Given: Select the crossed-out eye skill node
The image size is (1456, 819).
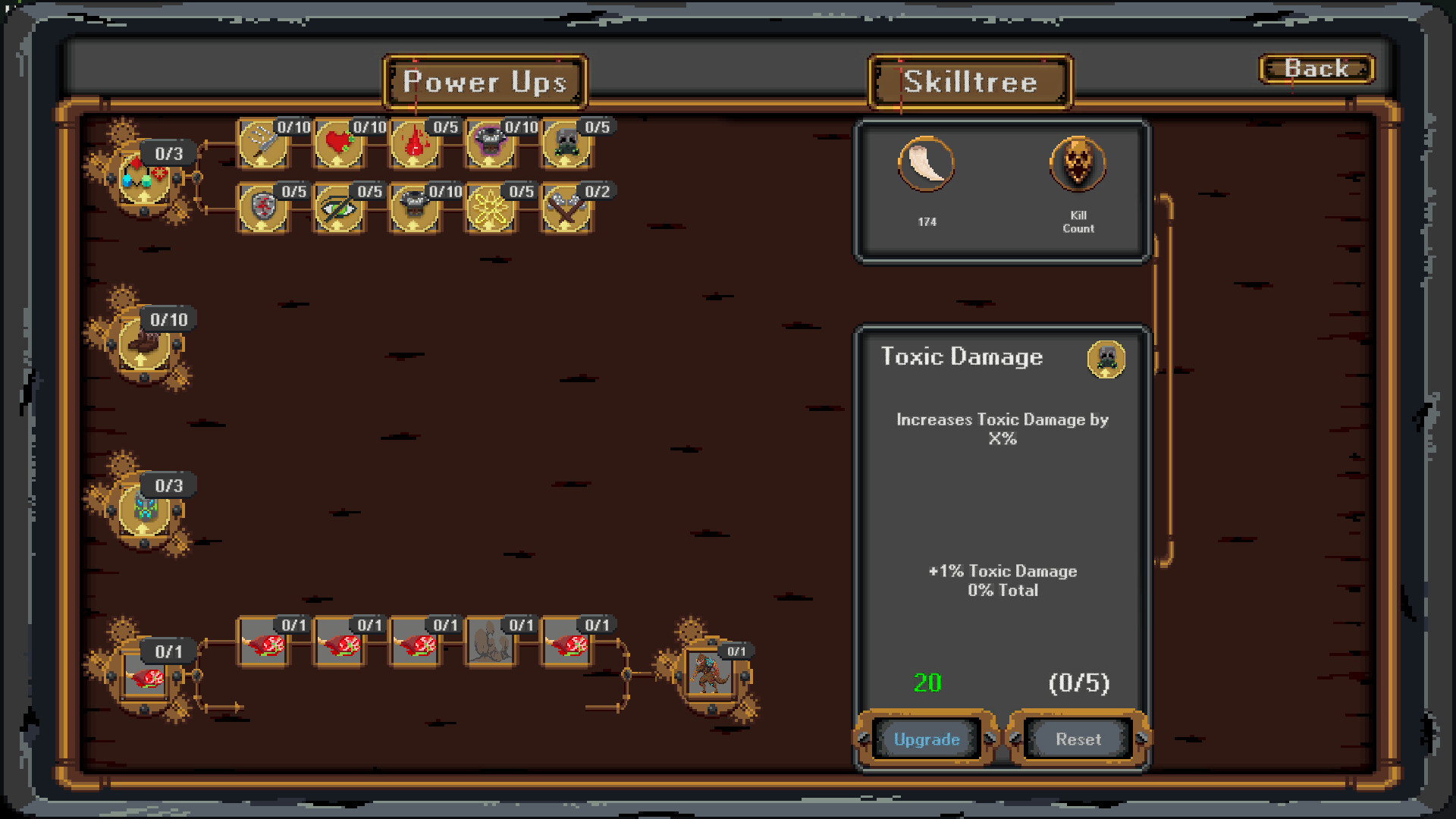Looking at the screenshot, I should click(x=338, y=210).
